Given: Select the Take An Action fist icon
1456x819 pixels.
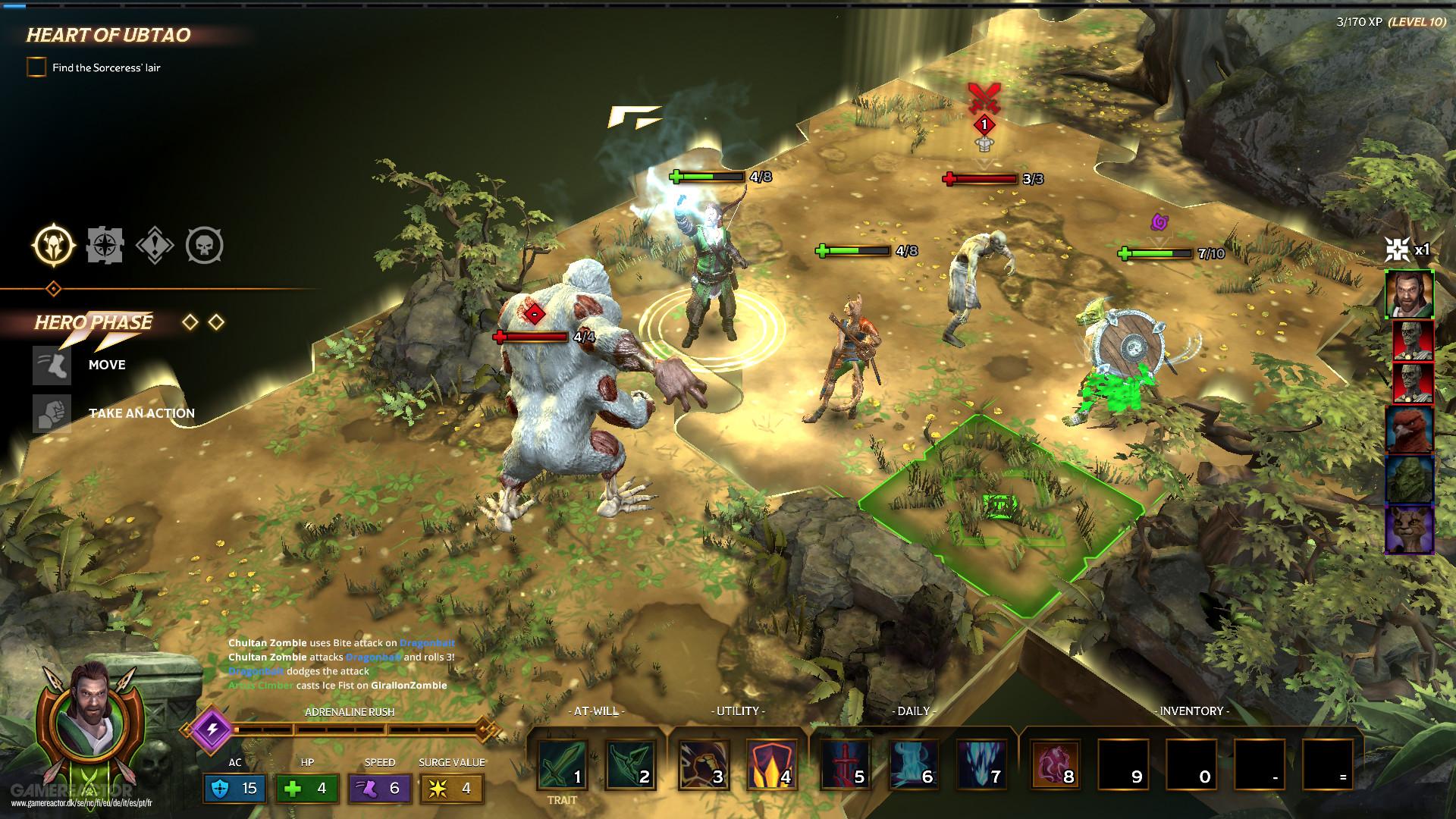Looking at the screenshot, I should (52, 413).
